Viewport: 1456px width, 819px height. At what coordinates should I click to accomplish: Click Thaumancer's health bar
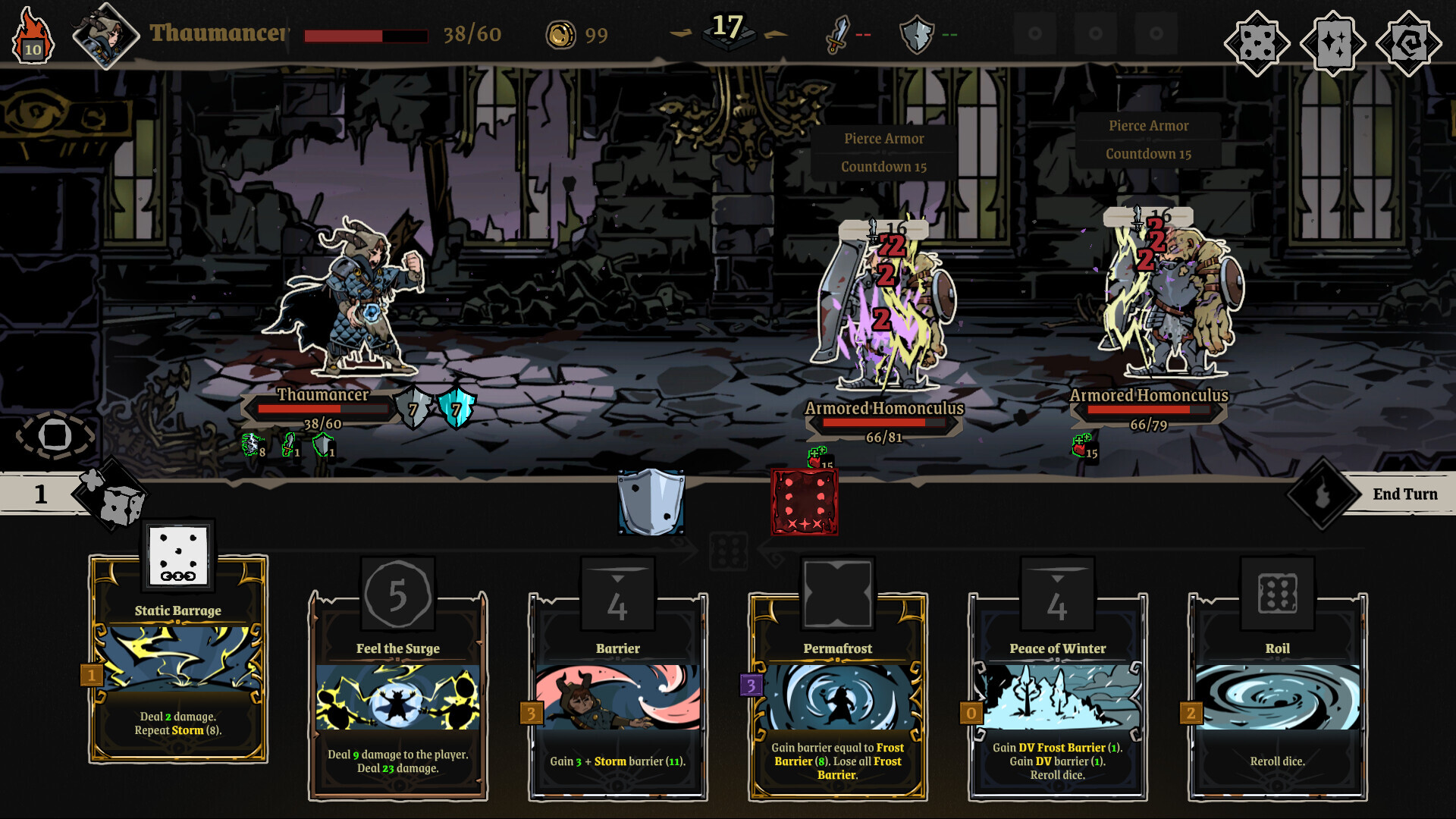pyautogui.click(x=322, y=408)
